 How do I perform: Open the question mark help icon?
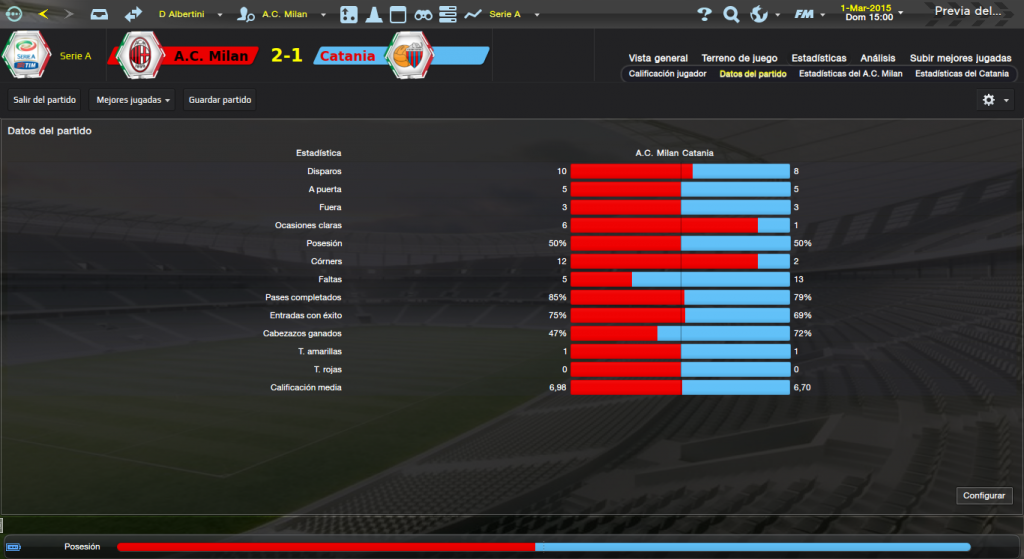click(704, 14)
